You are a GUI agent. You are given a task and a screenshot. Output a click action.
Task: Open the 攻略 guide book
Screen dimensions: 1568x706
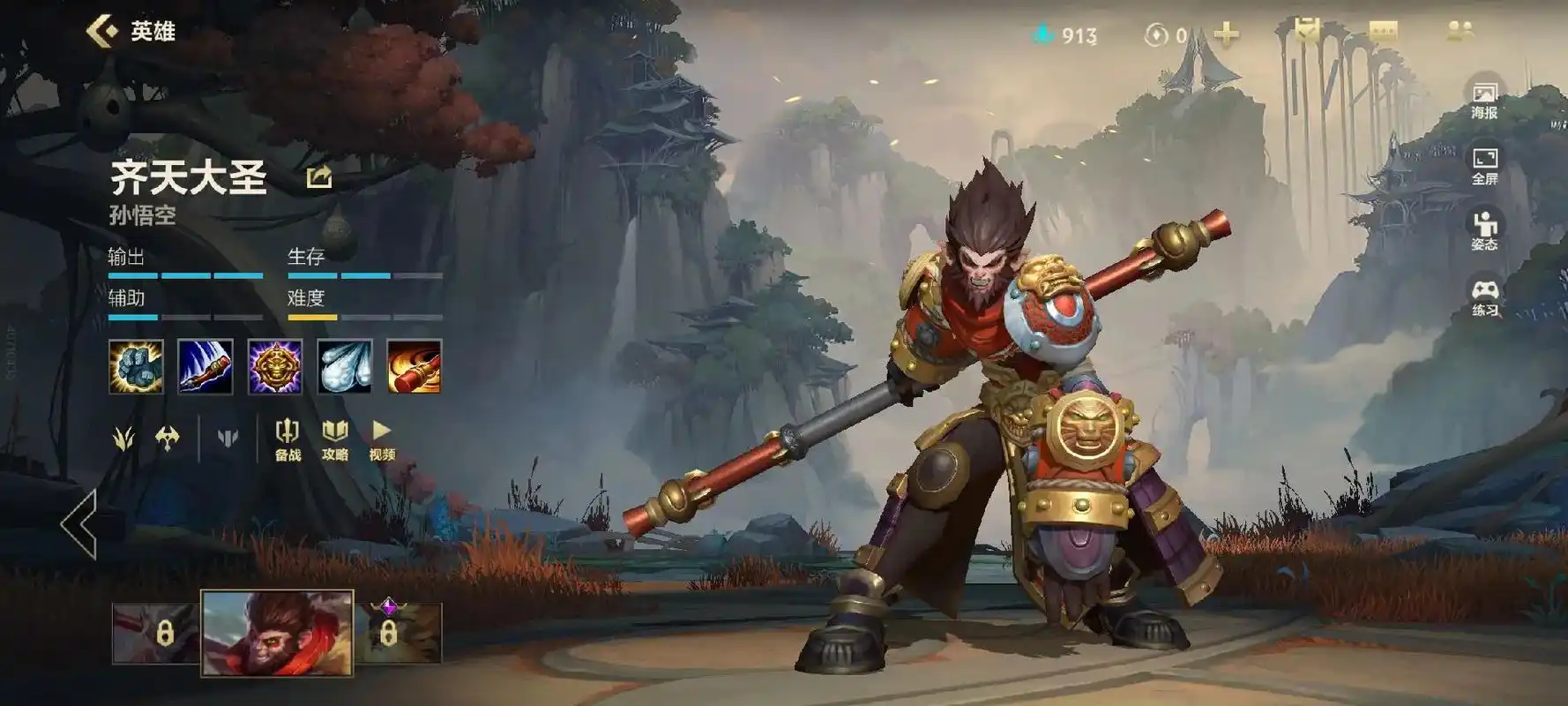pyautogui.click(x=335, y=439)
